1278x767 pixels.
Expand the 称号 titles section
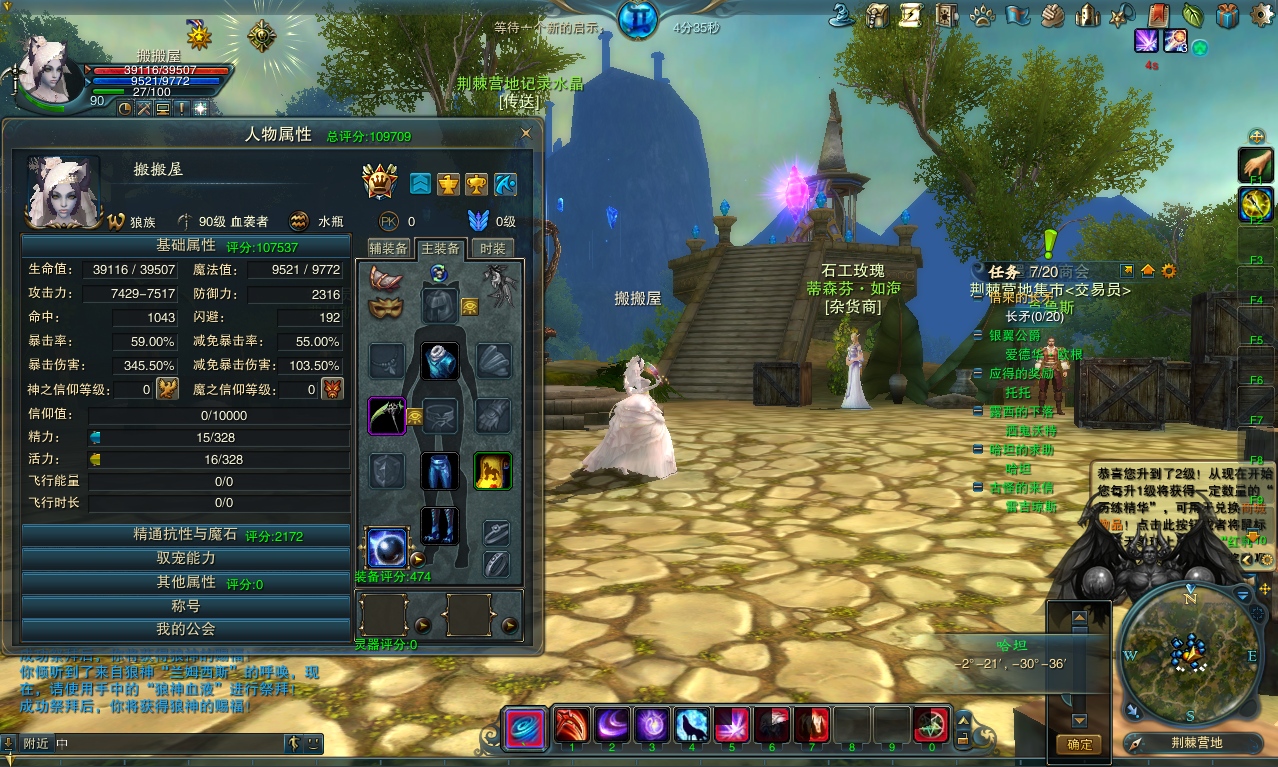[x=186, y=606]
